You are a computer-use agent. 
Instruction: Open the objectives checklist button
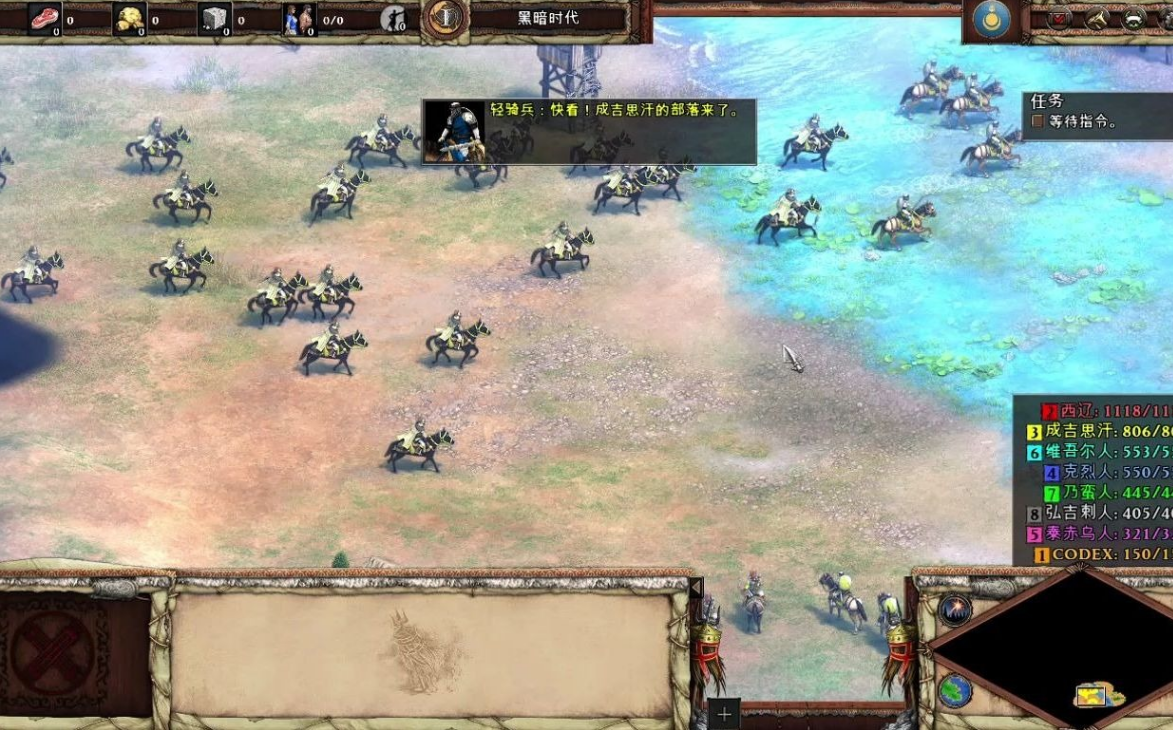tap(1060, 18)
